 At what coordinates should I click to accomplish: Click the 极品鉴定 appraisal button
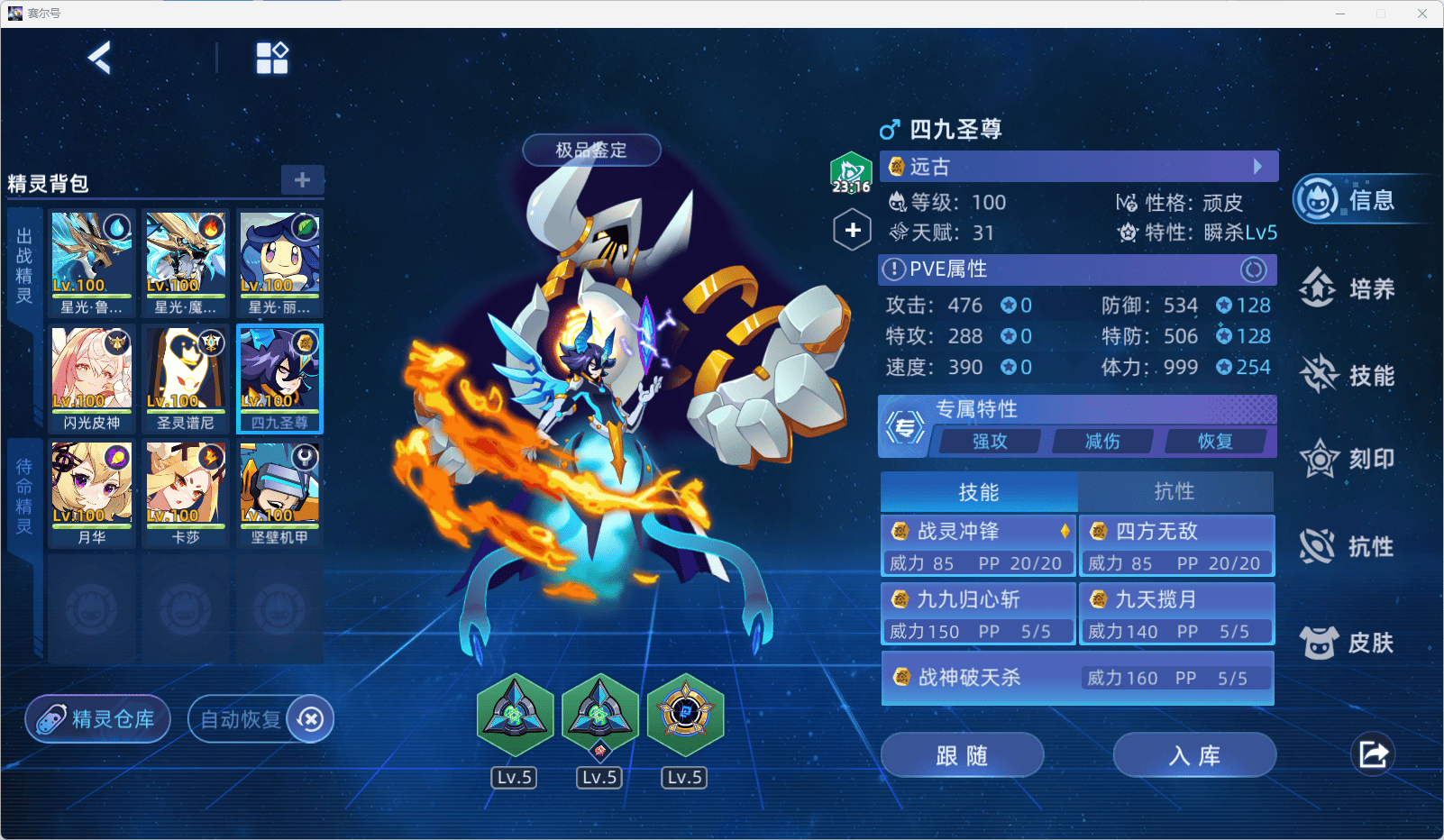click(591, 150)
